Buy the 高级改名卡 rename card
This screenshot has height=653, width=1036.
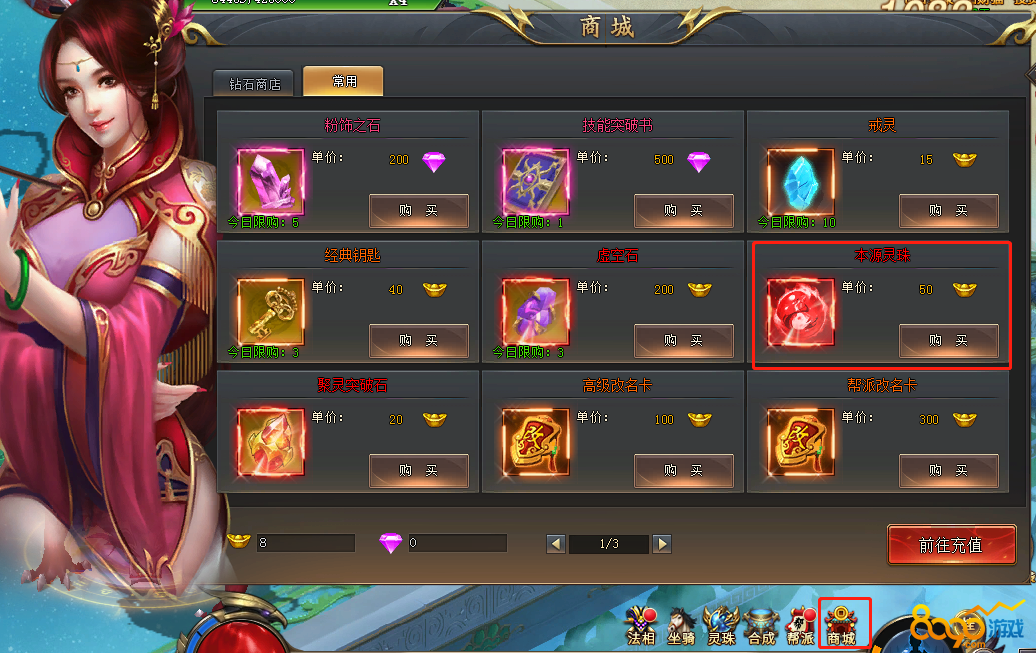(683, 471)
